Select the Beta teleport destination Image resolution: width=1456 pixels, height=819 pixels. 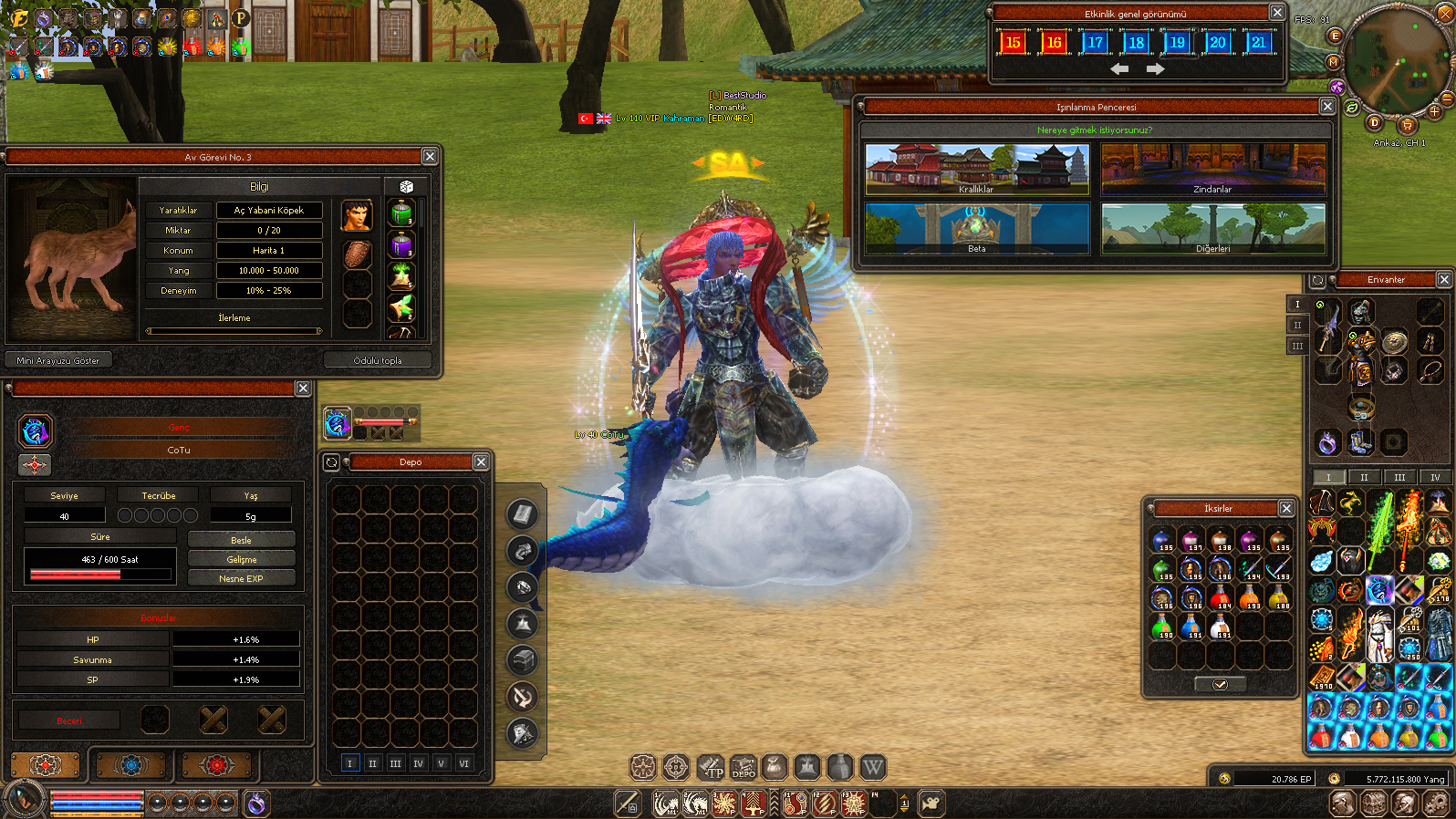pyautogui.click(x=976, y=229)
